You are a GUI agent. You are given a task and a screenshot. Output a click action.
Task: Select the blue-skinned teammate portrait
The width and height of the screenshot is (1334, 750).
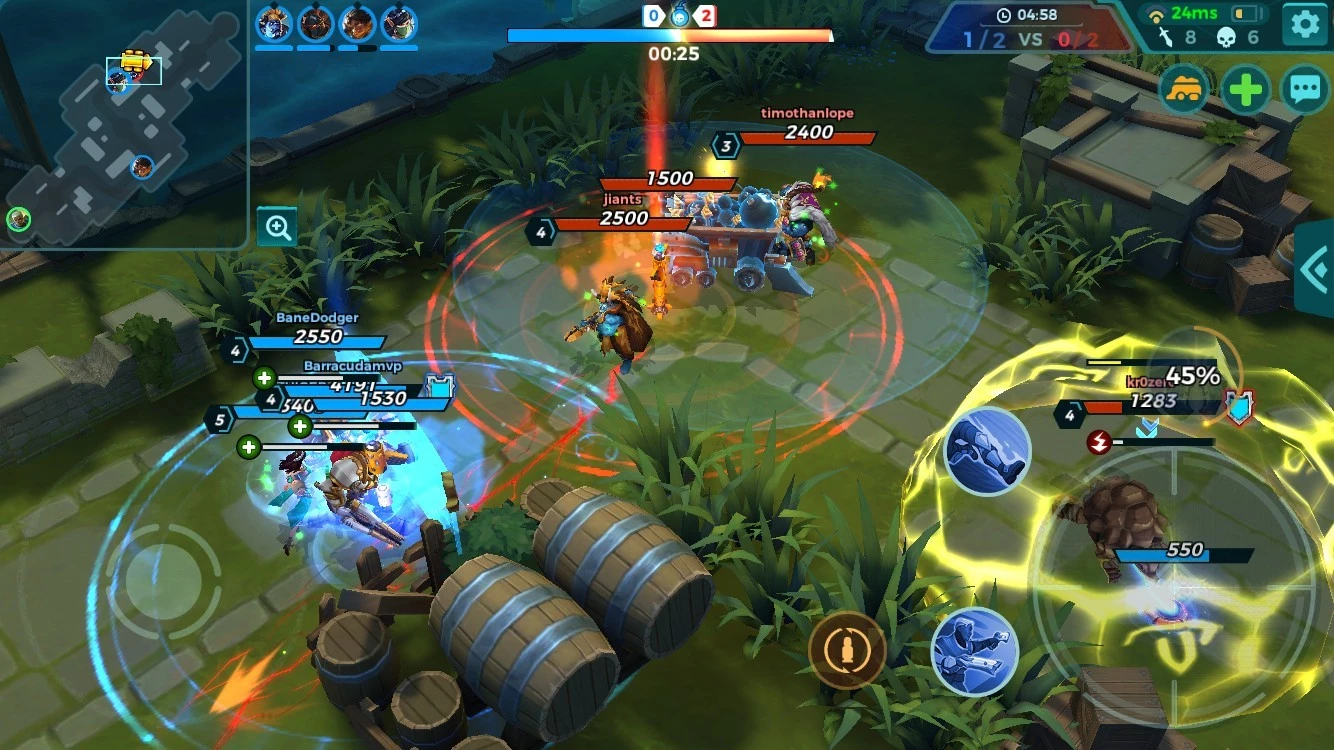(273, 23)
